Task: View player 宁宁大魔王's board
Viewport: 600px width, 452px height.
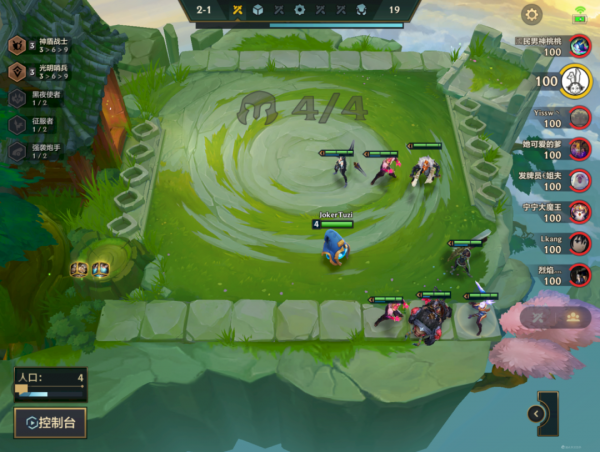Action: click(579, 212)
